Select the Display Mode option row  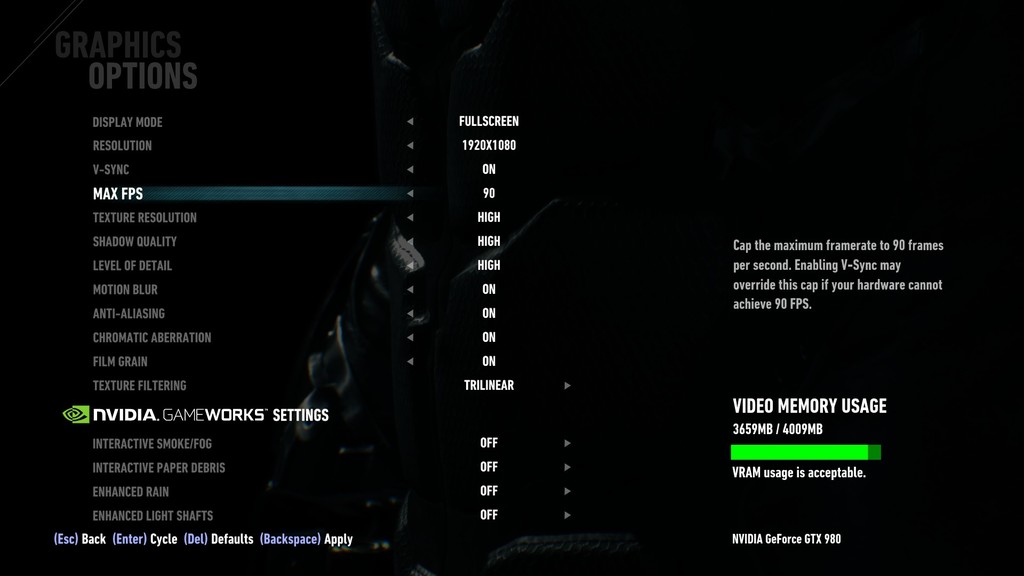(x=127, y=122)
